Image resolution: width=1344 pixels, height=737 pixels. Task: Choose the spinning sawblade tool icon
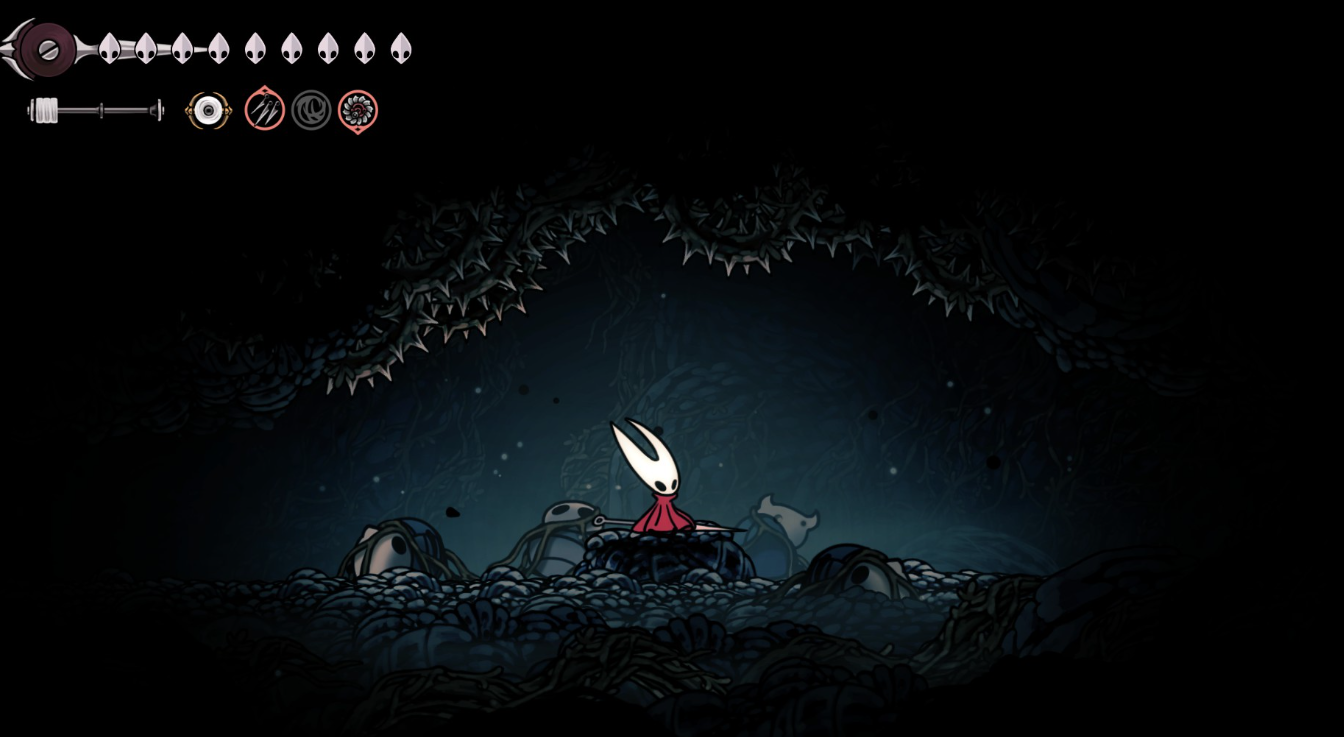click(357, 110)
